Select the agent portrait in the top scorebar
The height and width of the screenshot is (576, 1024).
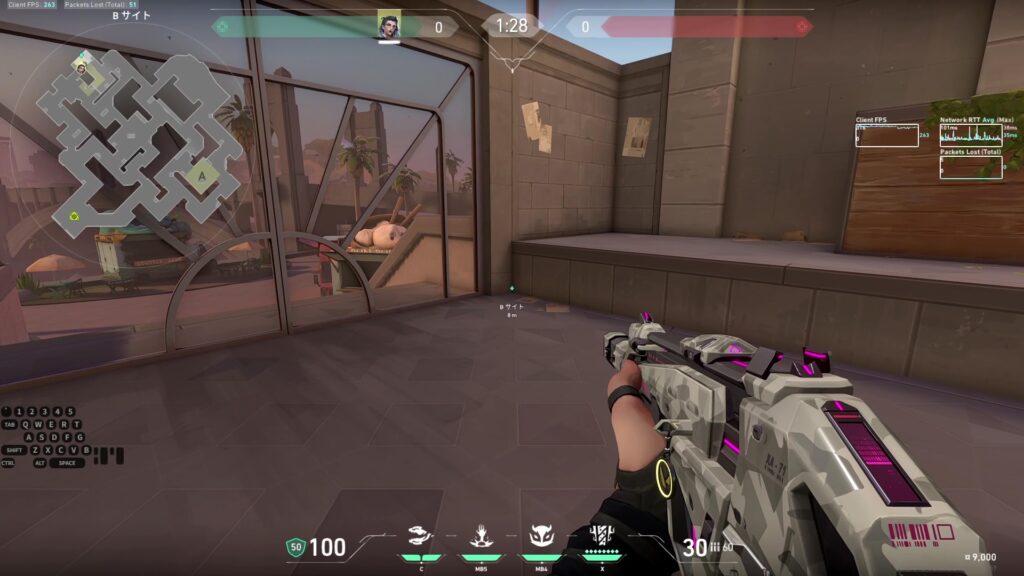tap(389, 25)
